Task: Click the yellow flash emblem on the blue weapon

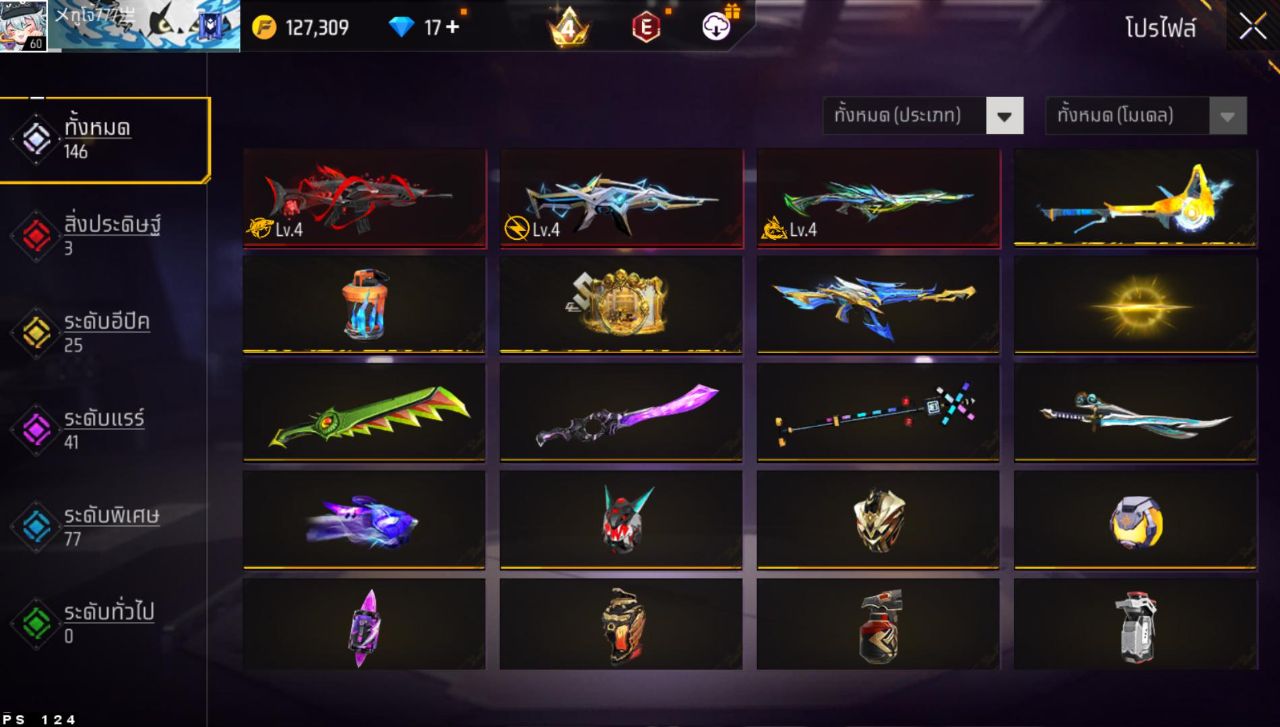Action: 513,229
